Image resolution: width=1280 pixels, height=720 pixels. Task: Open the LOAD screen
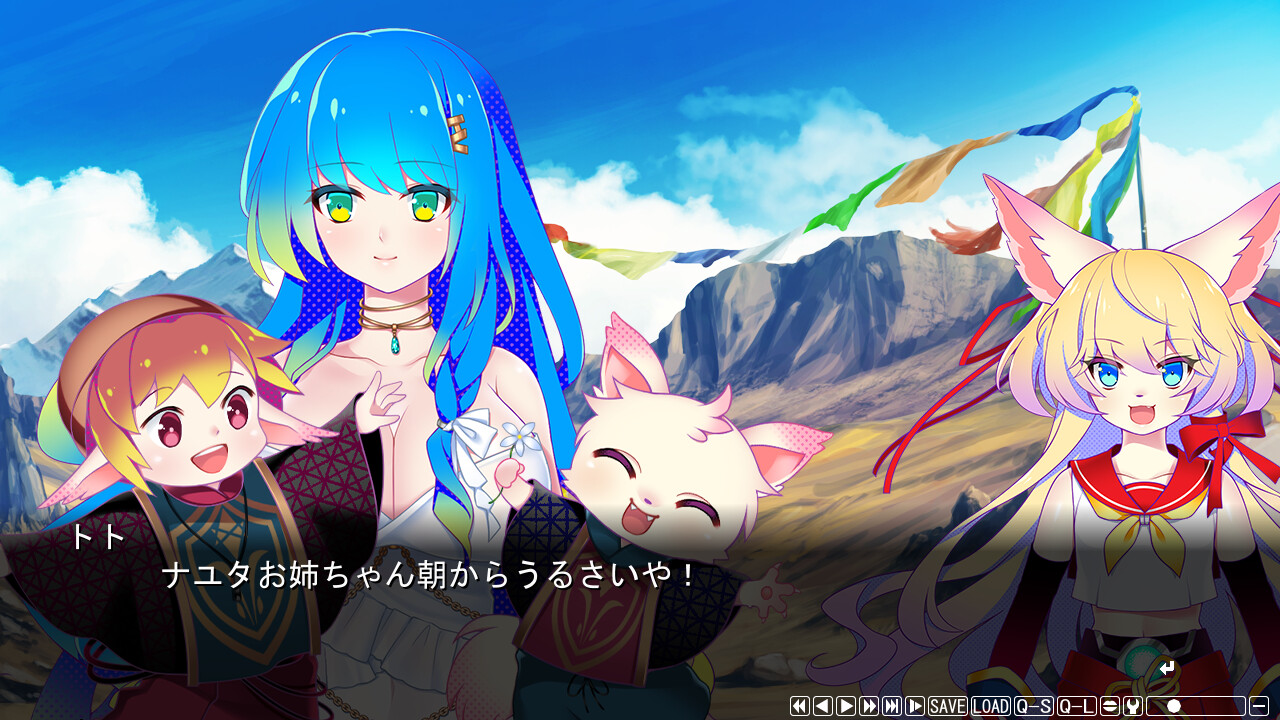[989, 706]
